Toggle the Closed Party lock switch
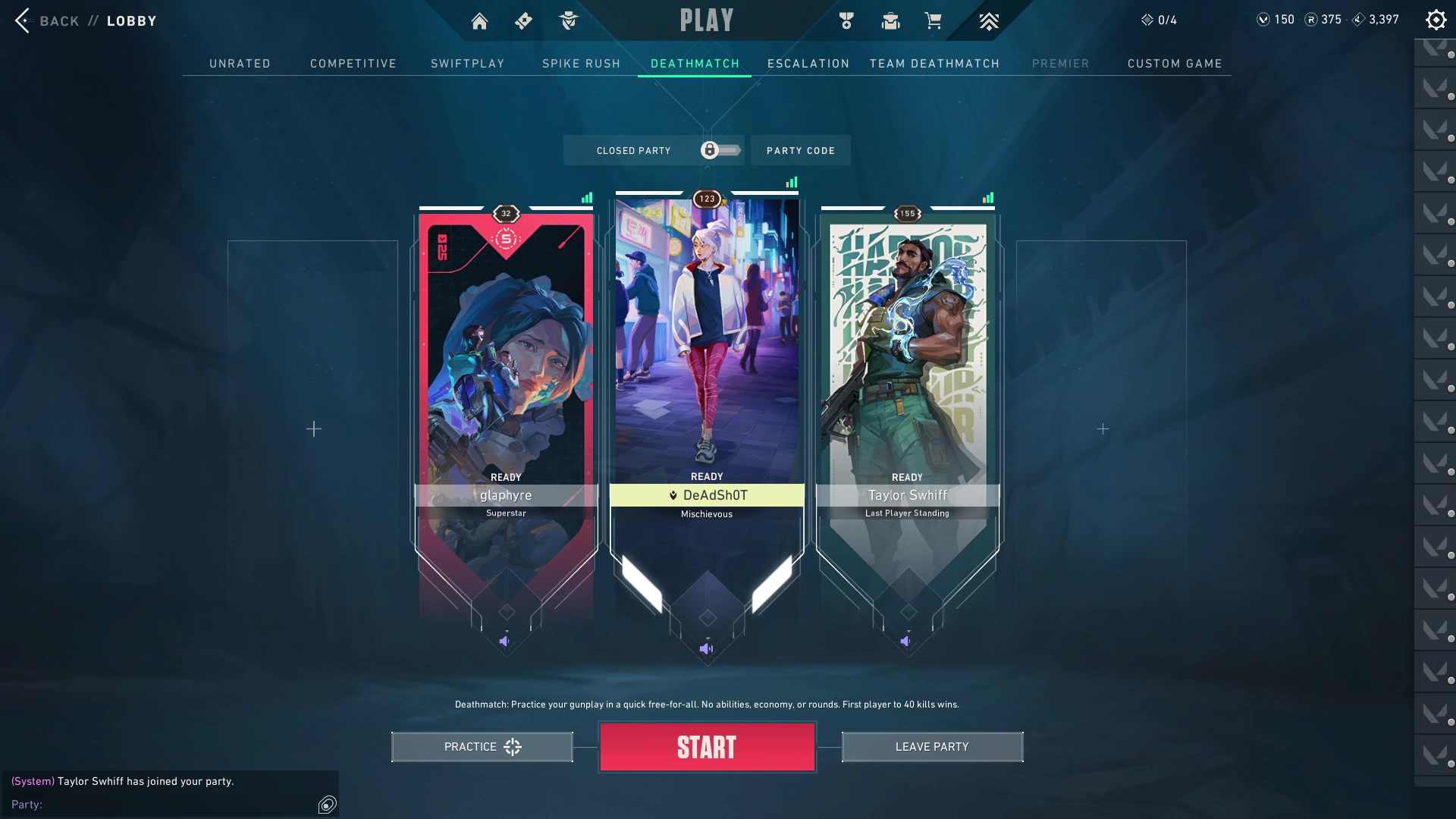This screenshot has width=1456, height=819. (720, 150)
